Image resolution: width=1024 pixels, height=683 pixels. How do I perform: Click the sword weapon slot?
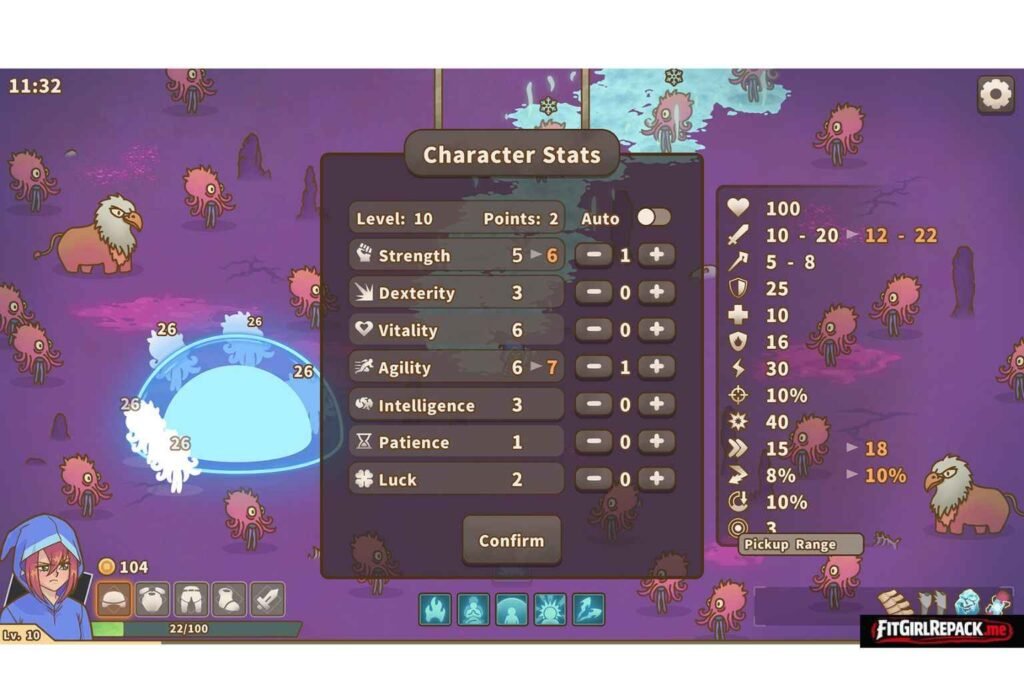pyautogui.click(x=267, y=600)
